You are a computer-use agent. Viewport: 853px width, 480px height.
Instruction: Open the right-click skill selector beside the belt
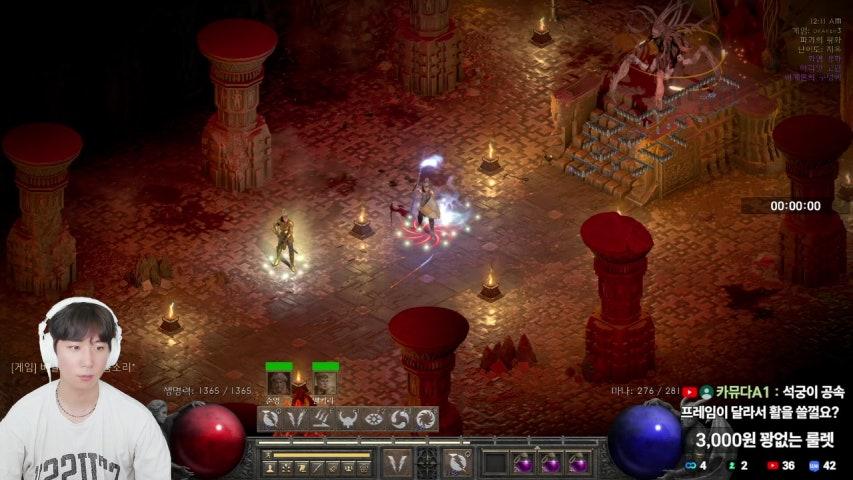click(x=457, y=463)
